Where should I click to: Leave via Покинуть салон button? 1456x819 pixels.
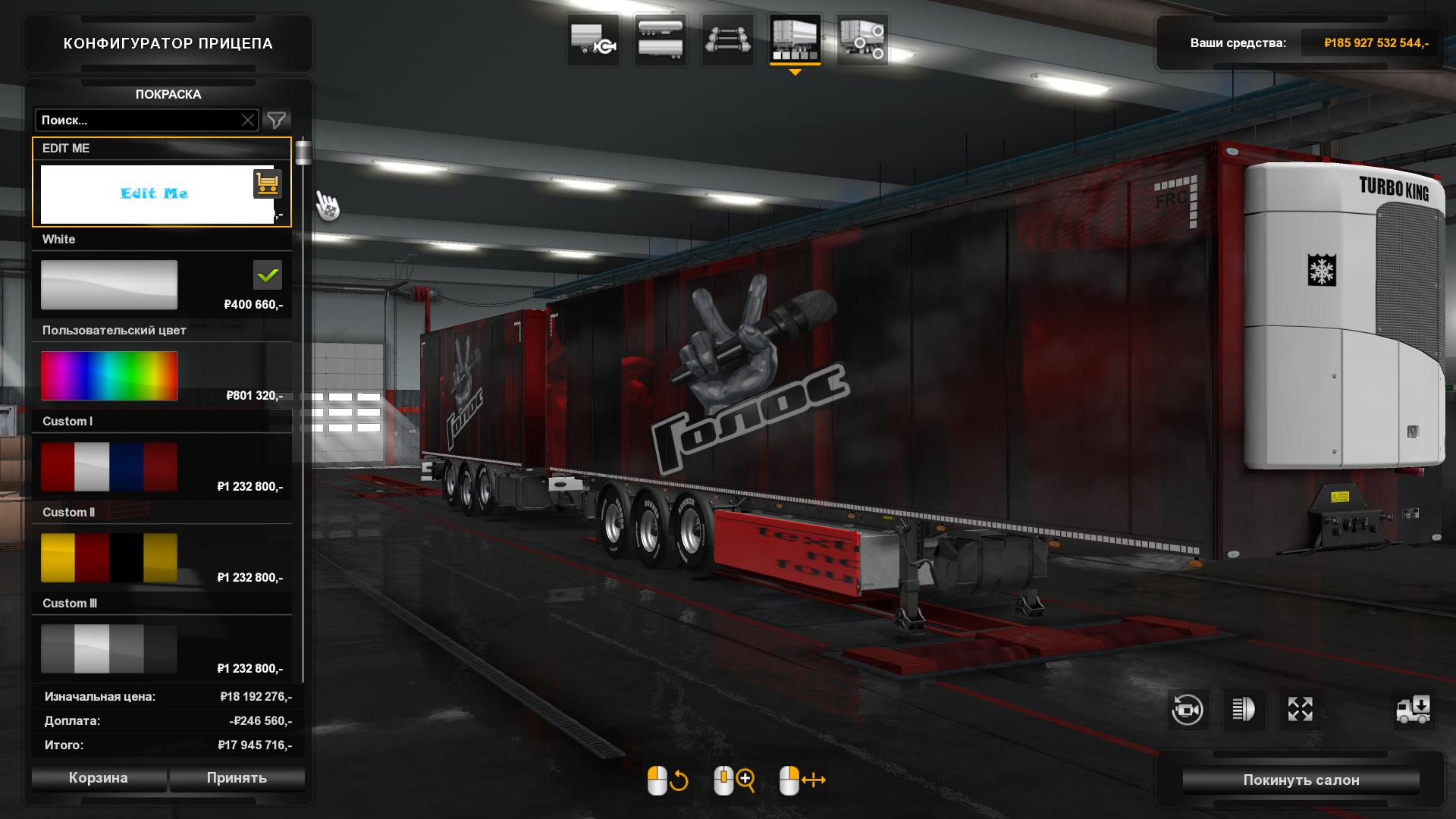tap(1301, 780)
